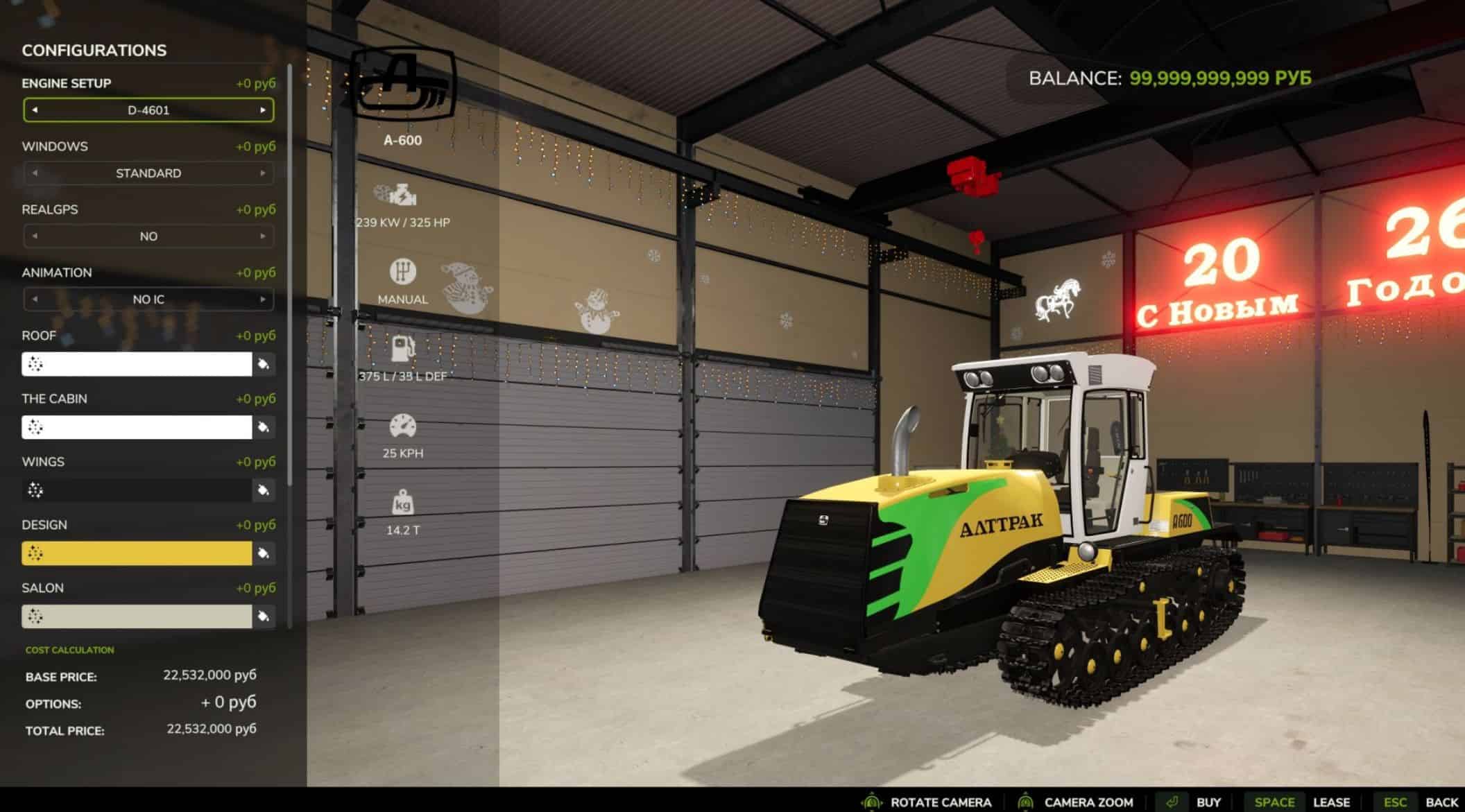Open the Salon paint bucket picker
The width and height of the screenshot is (1465, 812).
point(264,616)
